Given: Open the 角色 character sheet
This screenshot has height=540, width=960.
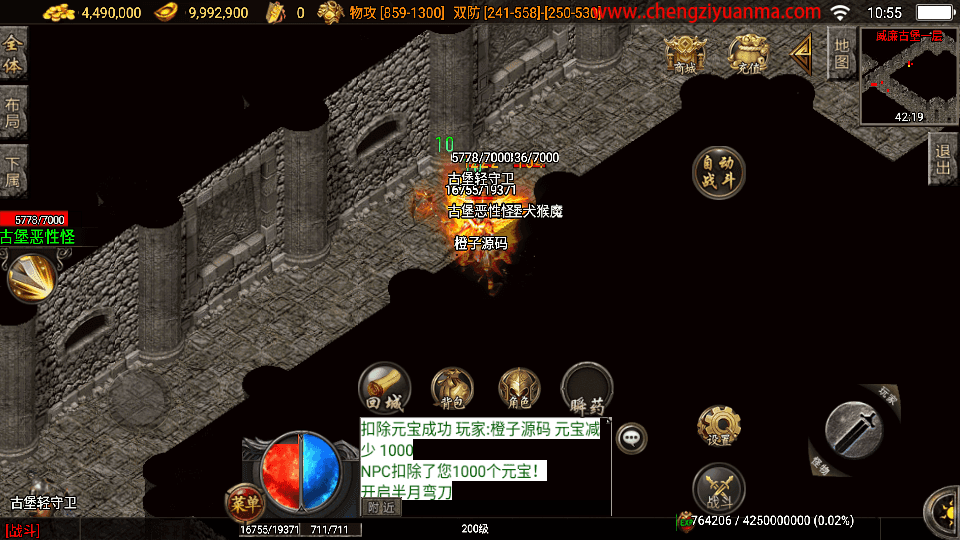Looking at the screenshot, I should pos(519,388).
